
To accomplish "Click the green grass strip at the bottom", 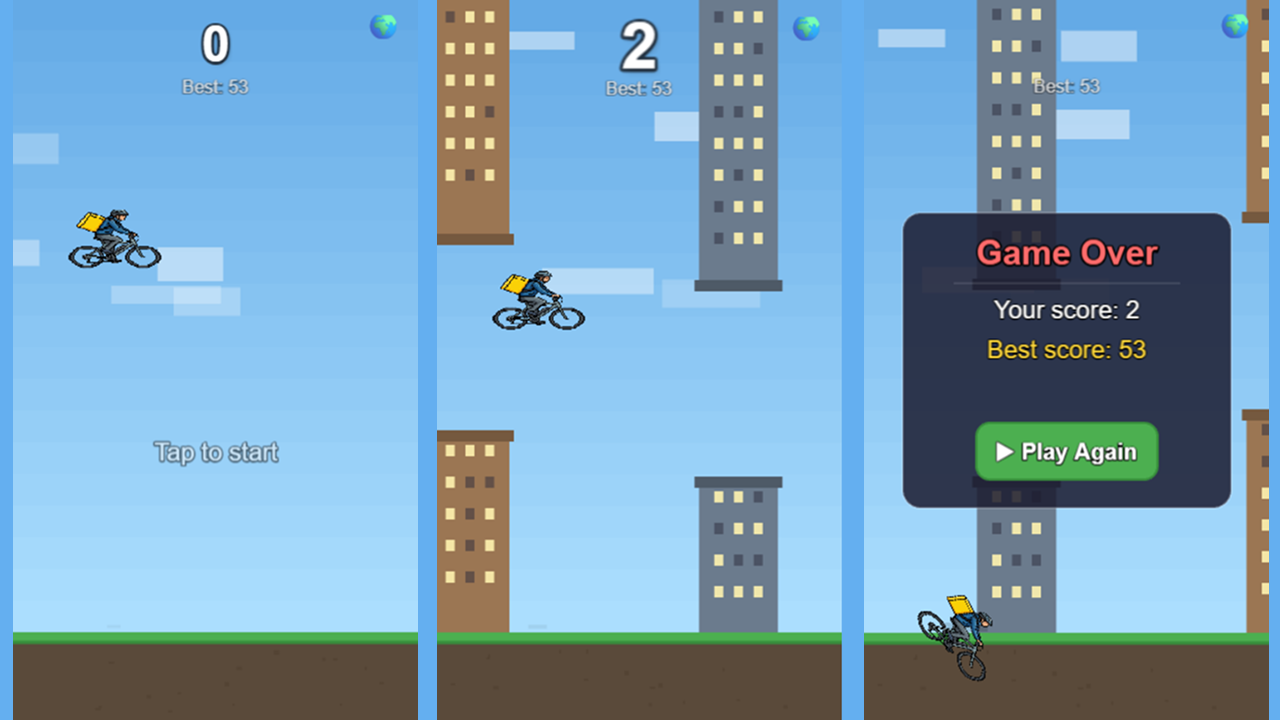I will (x=215, y=637).
